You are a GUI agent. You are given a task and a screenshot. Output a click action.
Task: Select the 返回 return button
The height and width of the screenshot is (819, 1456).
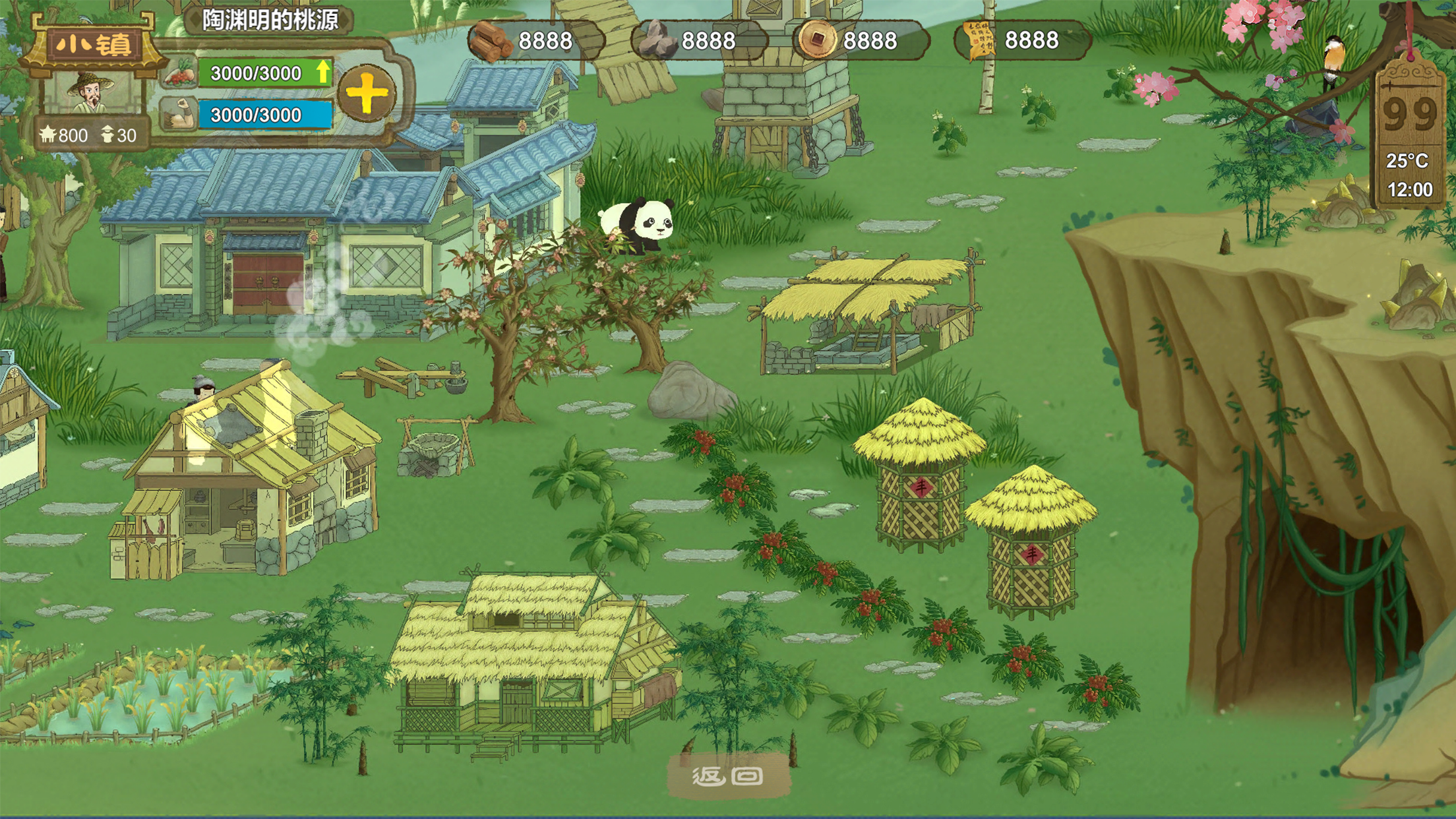(728, 776)
